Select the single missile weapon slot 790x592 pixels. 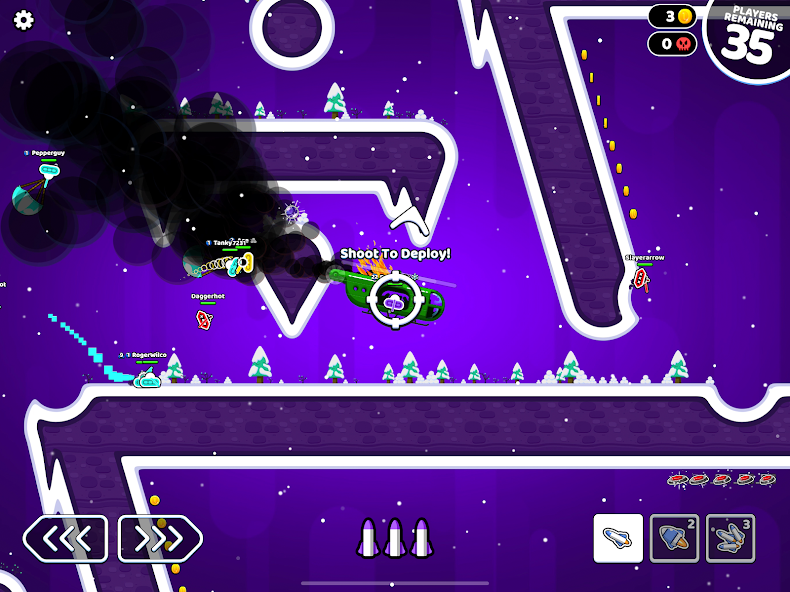coord(618,539)
